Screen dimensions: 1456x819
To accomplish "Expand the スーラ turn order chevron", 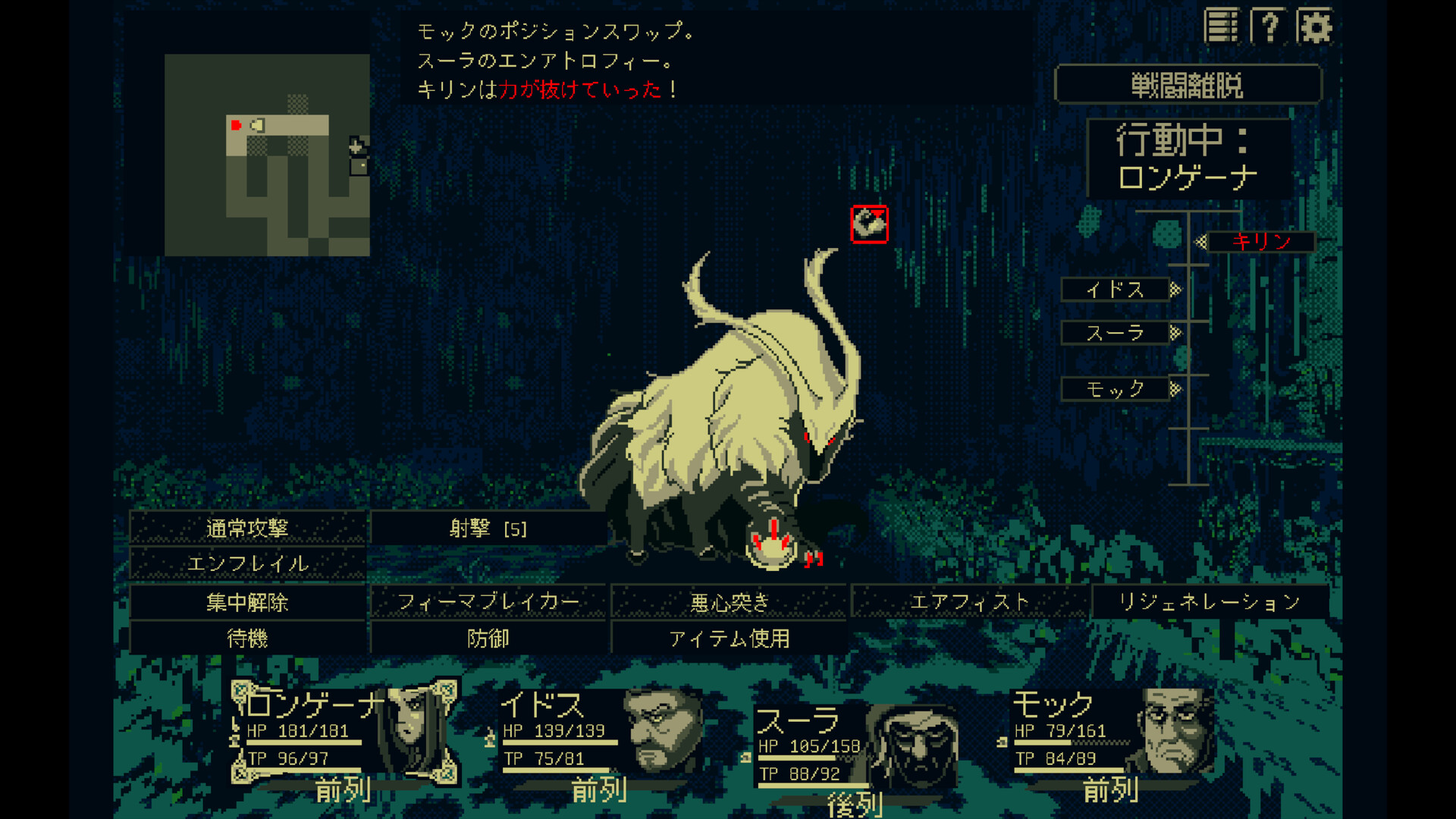I will (1176, 332).
